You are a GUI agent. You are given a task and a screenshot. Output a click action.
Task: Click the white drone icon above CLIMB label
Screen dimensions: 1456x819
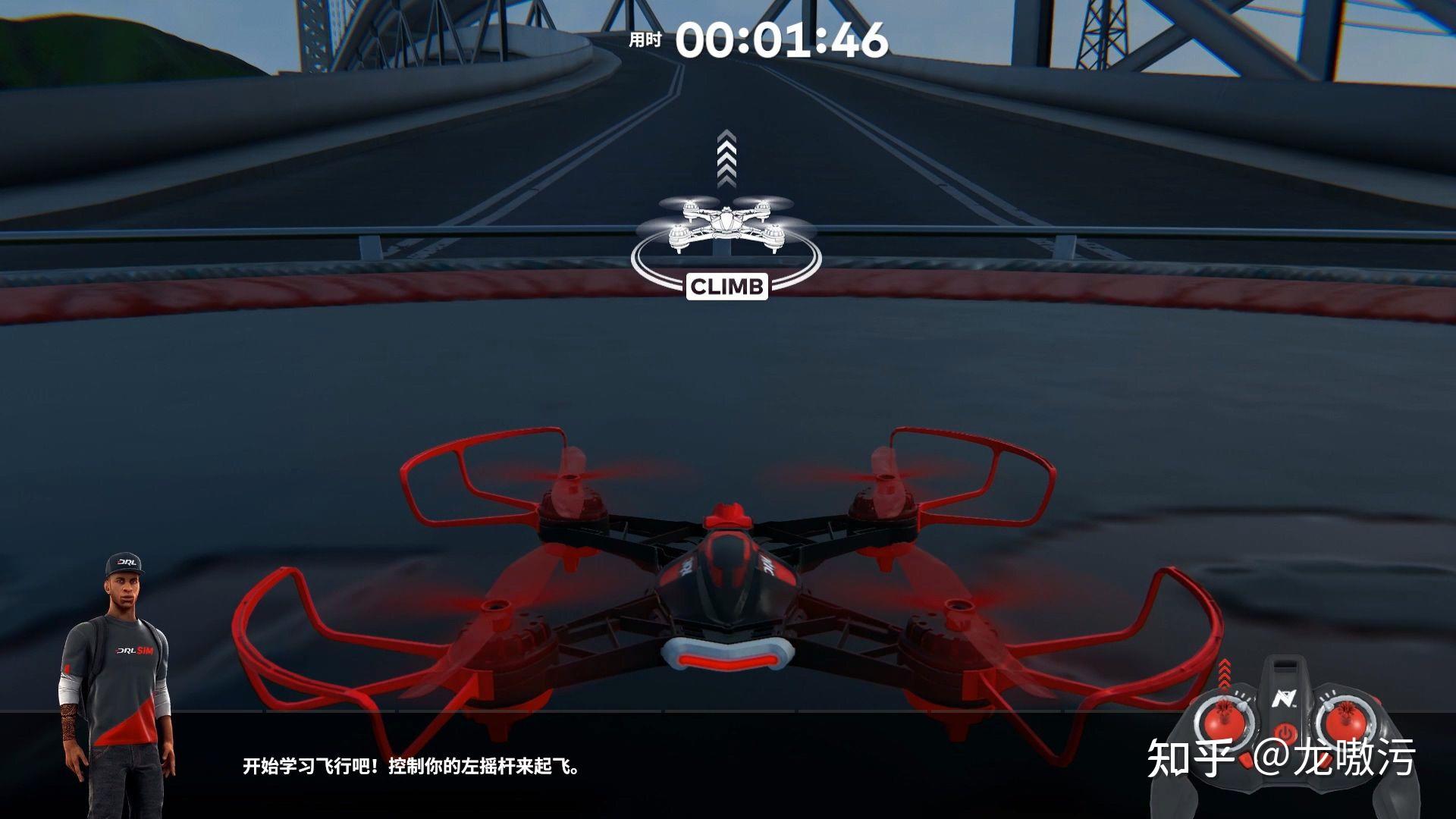[x=726, y=224]
